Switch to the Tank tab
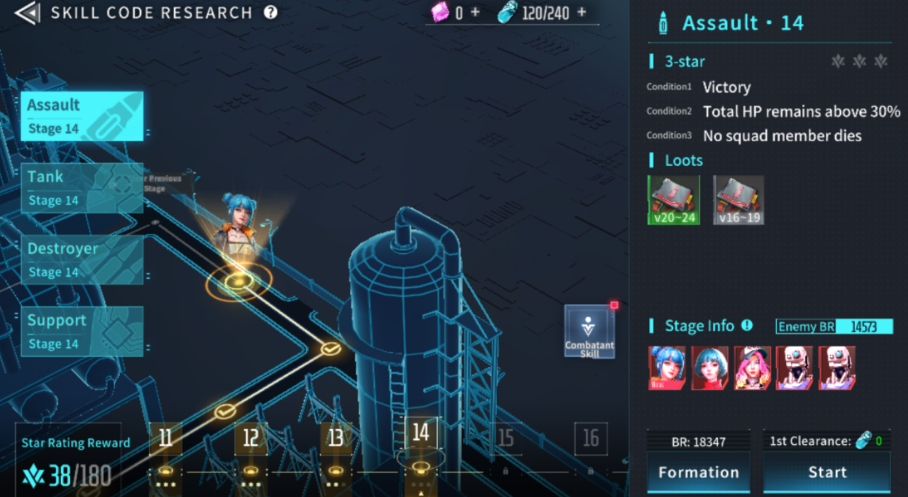The width and height of the screenshot is (908, 497). [82, 188]
